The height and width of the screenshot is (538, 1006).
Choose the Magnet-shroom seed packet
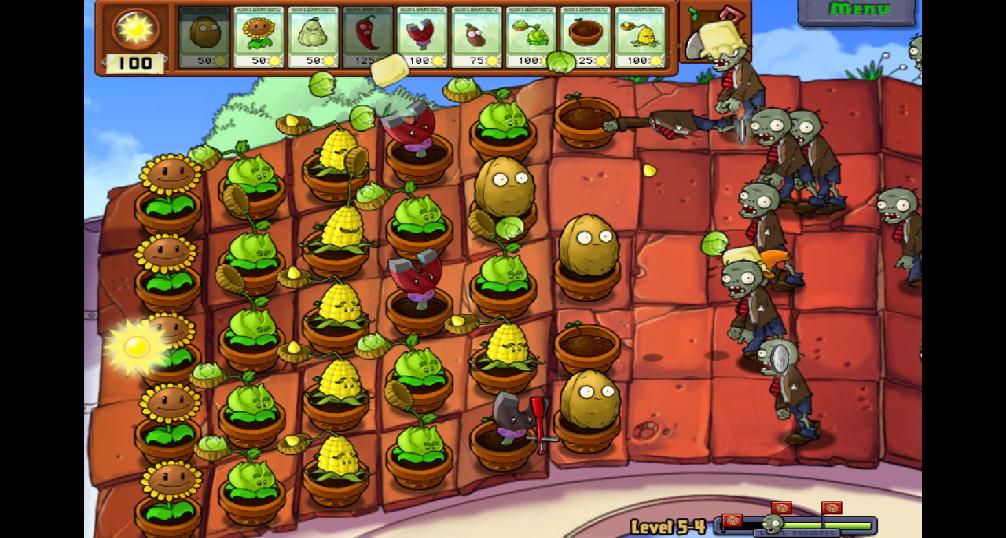point(422,37)
